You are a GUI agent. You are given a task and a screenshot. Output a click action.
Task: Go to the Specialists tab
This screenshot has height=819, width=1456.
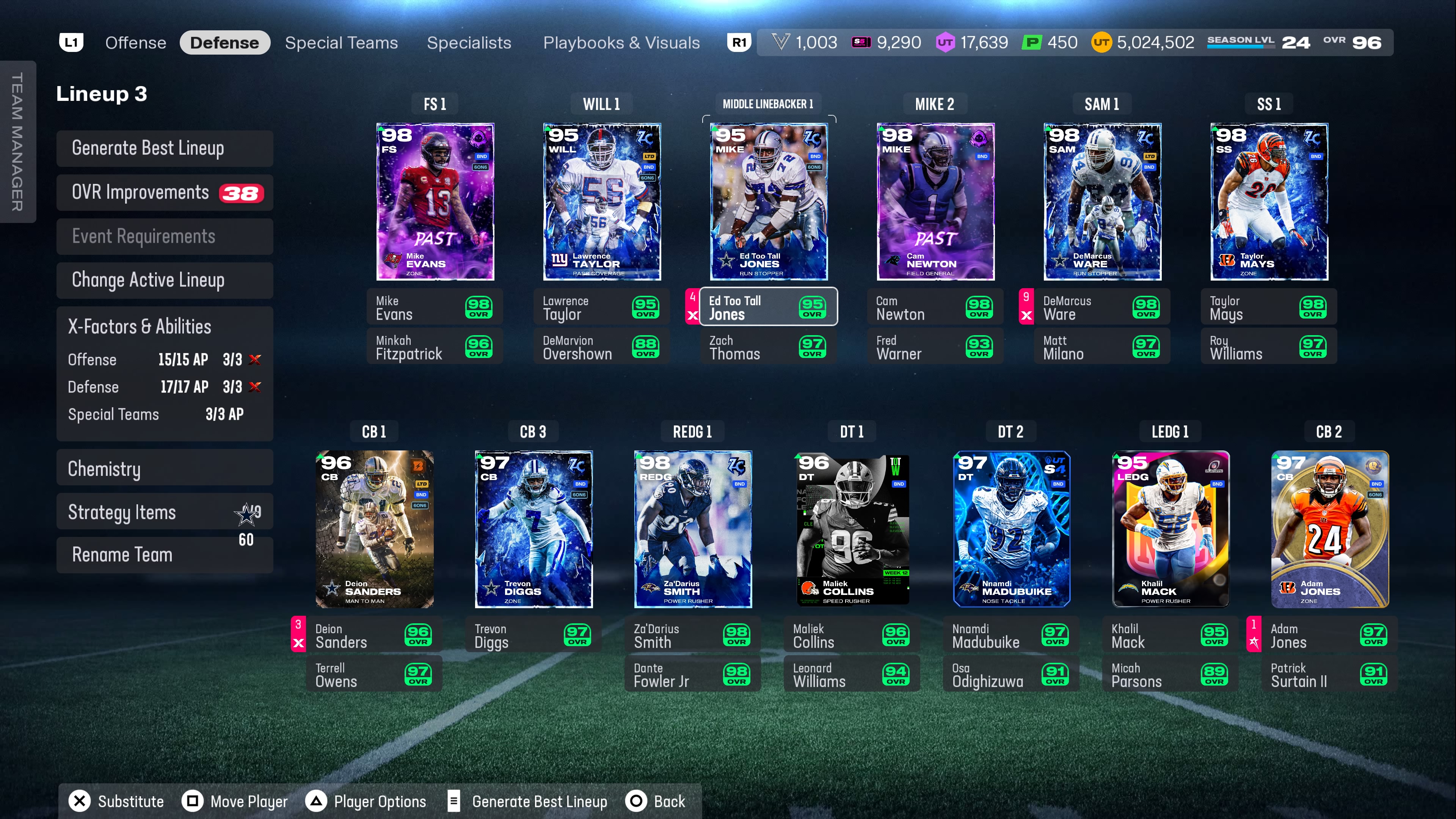[469, 43]
